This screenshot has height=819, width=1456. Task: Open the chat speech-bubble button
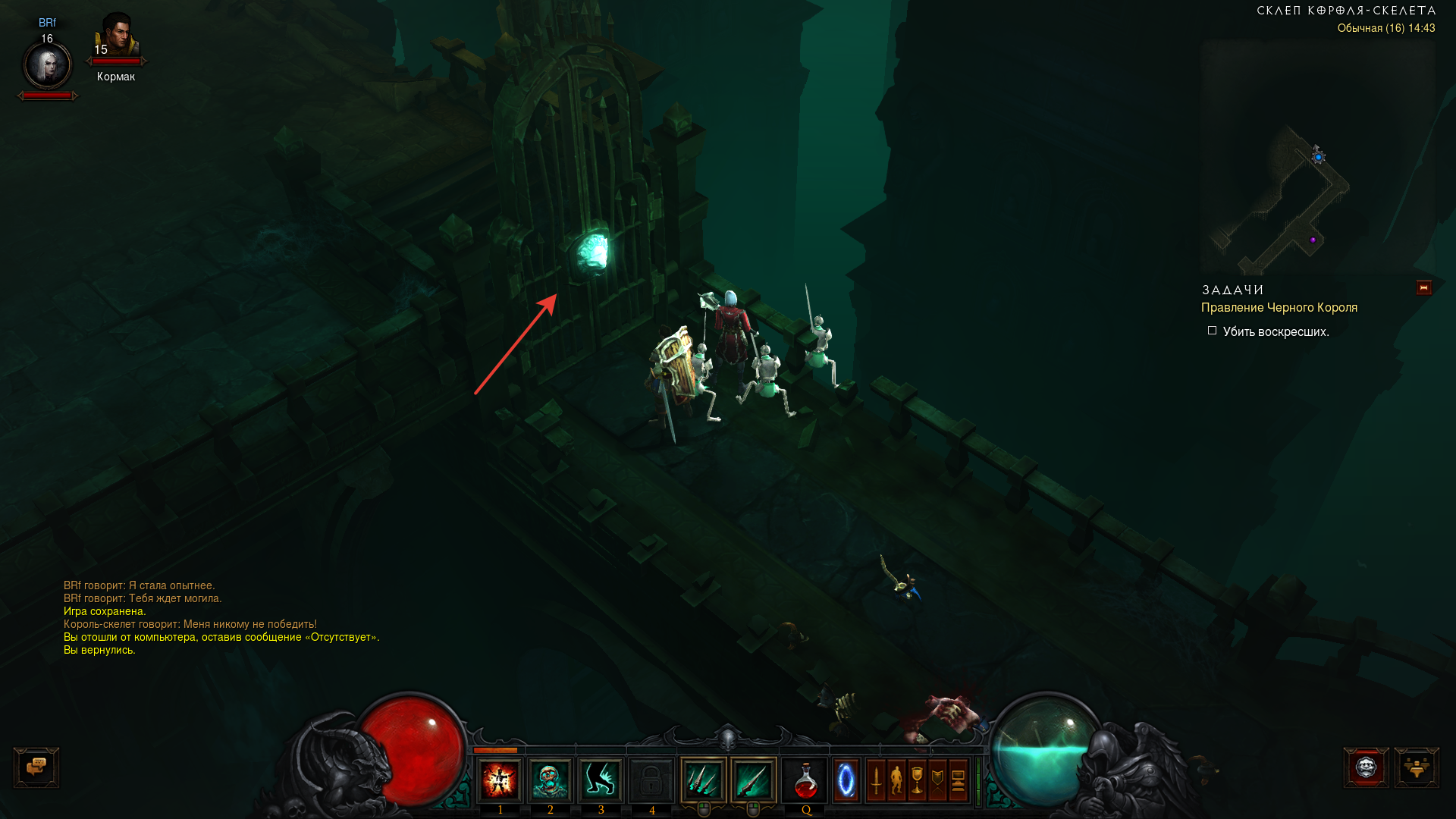pyautogui.click(x=36, y=767)
